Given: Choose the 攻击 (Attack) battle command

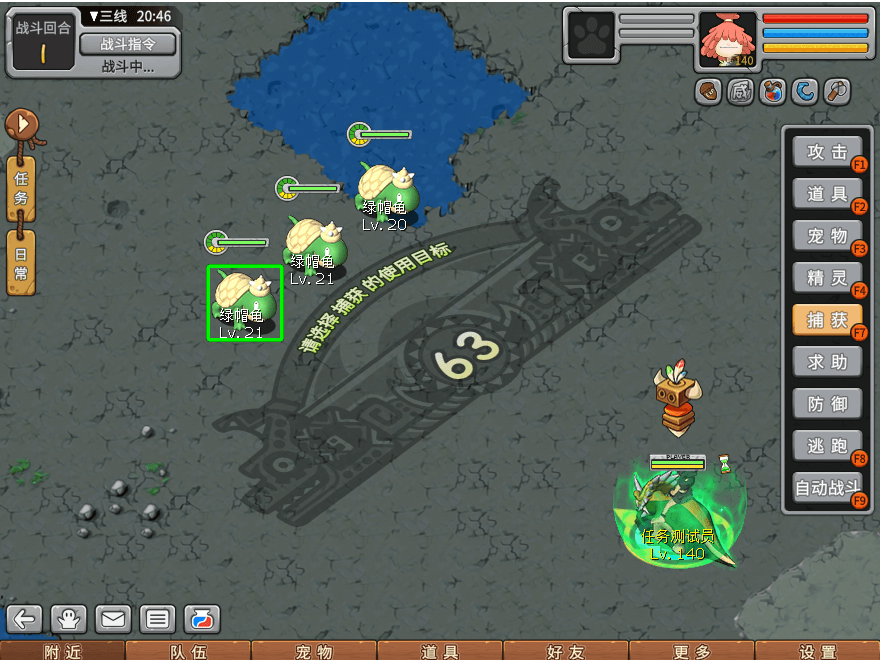Looking at the screenshot, I should (x=827, y=152).
